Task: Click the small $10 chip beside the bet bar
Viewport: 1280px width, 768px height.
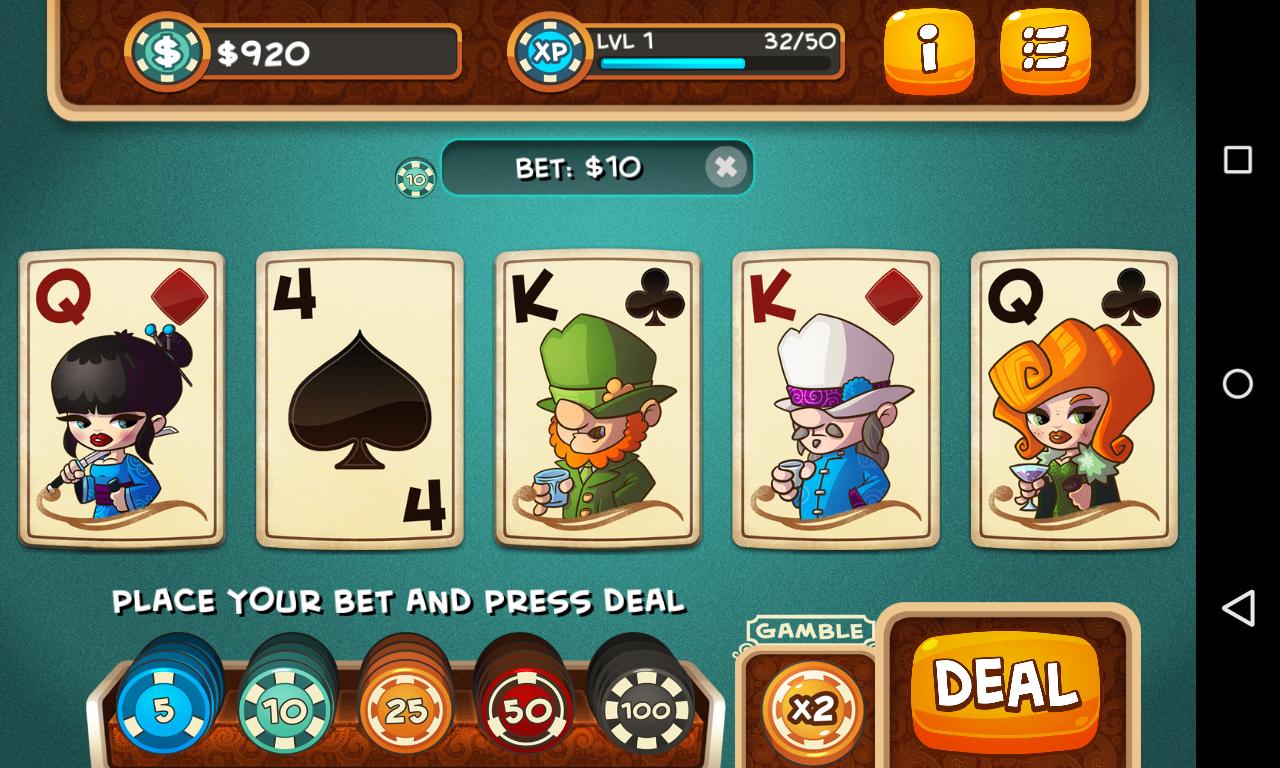Action: [413, 177]
